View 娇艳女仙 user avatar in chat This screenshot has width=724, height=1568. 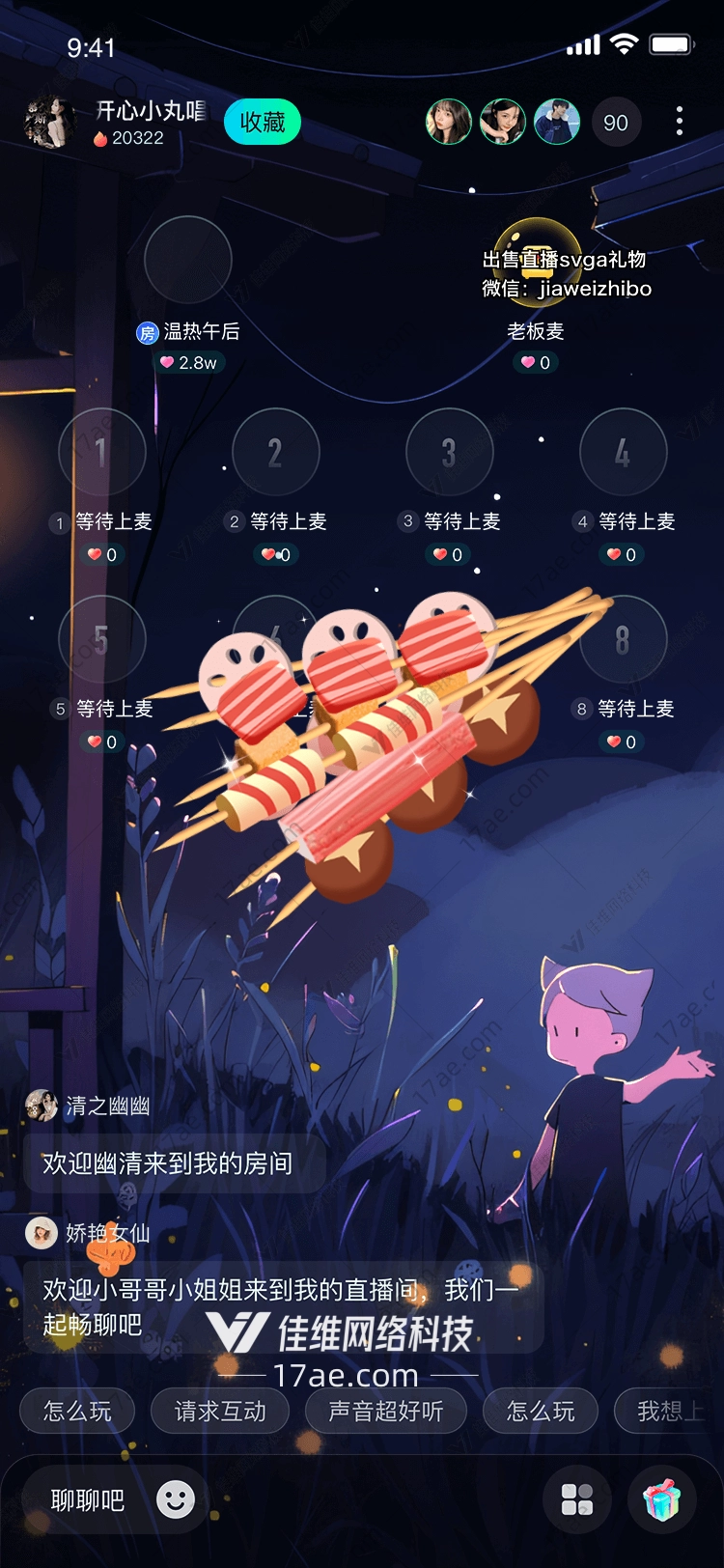point(42,1233)
